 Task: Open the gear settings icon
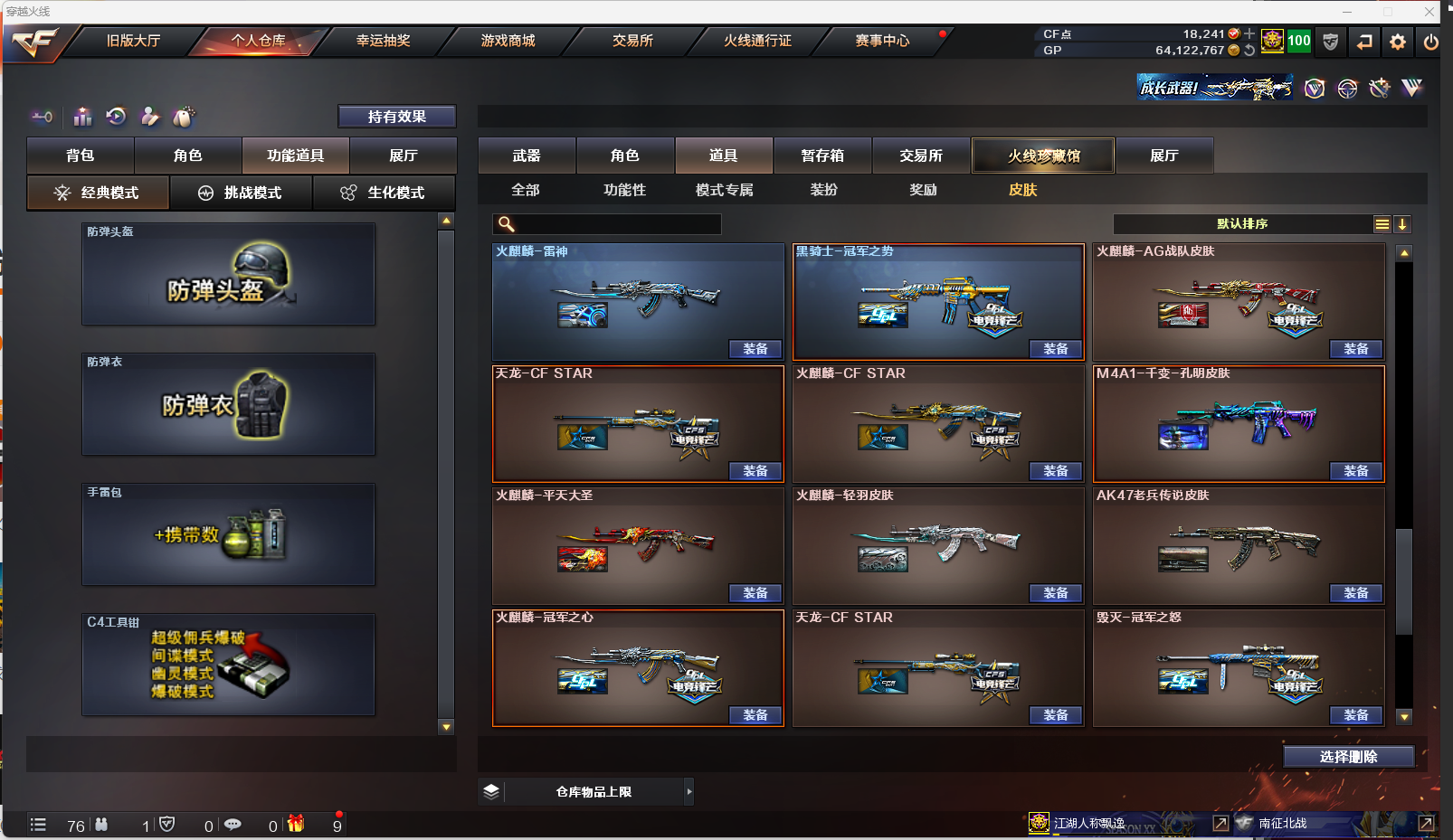tap(1398, 42)
